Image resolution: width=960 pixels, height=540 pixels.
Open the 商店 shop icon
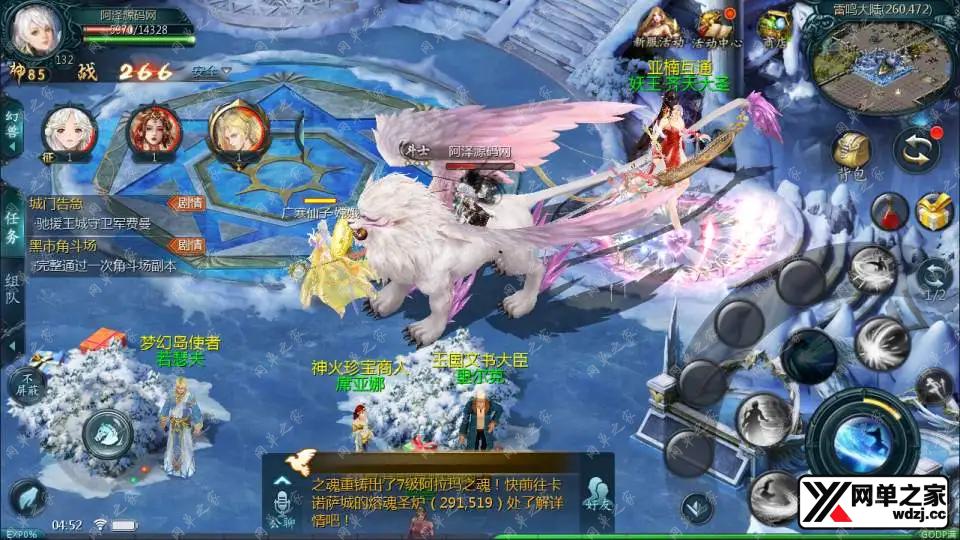click(x=773, y=28)
